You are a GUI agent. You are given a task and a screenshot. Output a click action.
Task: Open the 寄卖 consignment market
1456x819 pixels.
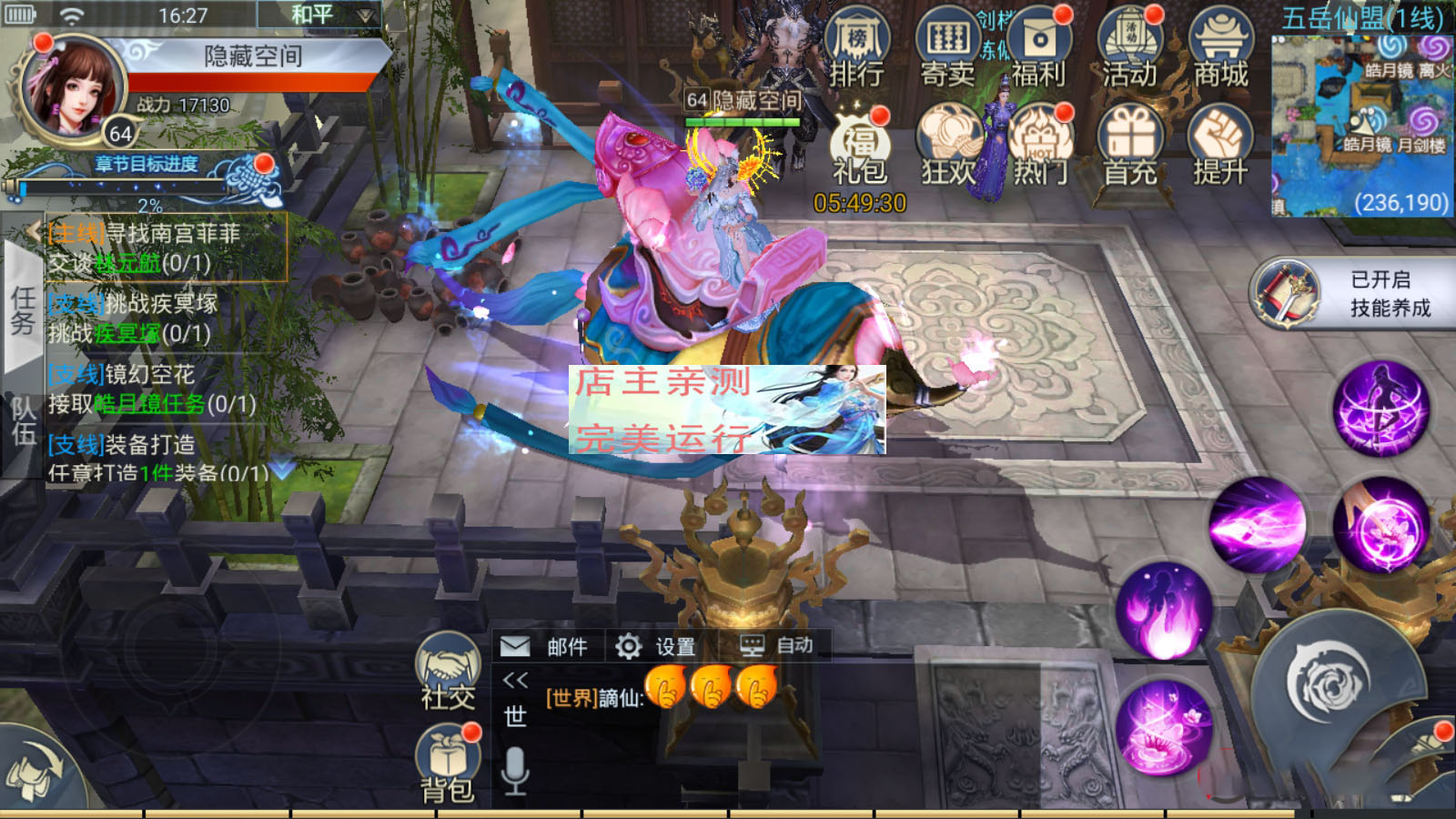point(947,50)
